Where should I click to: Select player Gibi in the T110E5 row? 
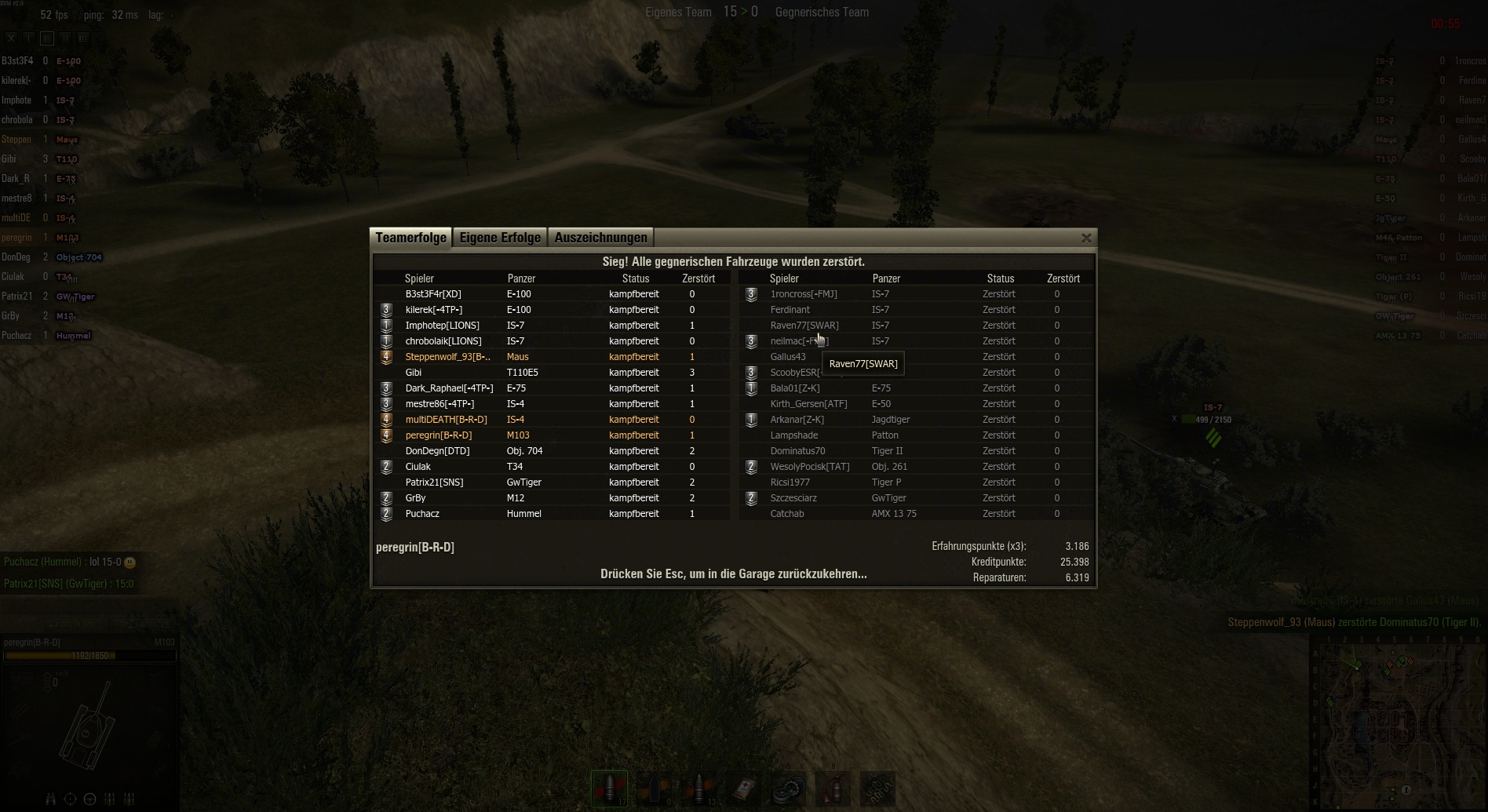pos(414,373)
